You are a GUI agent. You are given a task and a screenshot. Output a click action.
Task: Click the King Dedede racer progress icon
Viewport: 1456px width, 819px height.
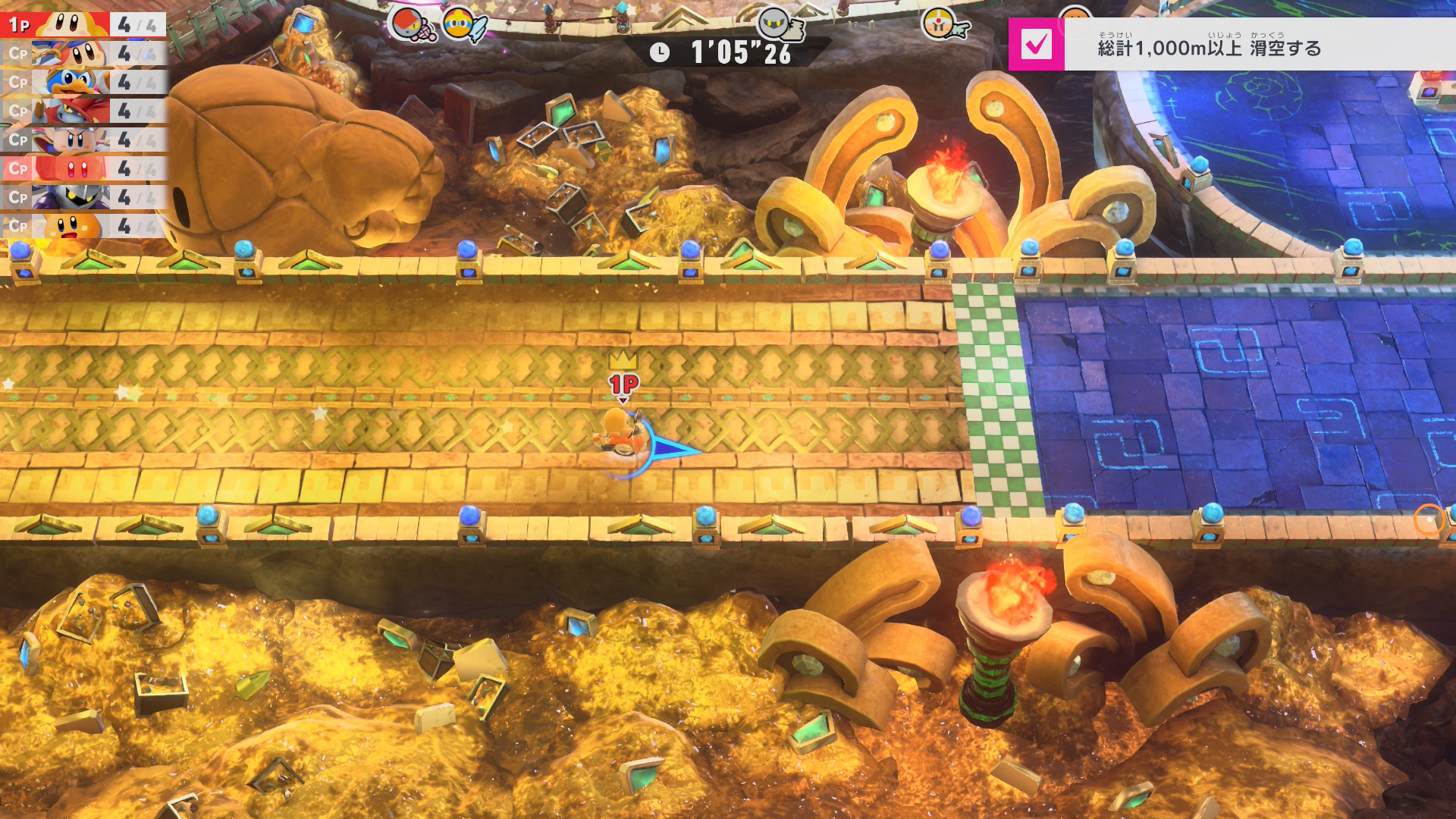[460, 24]
